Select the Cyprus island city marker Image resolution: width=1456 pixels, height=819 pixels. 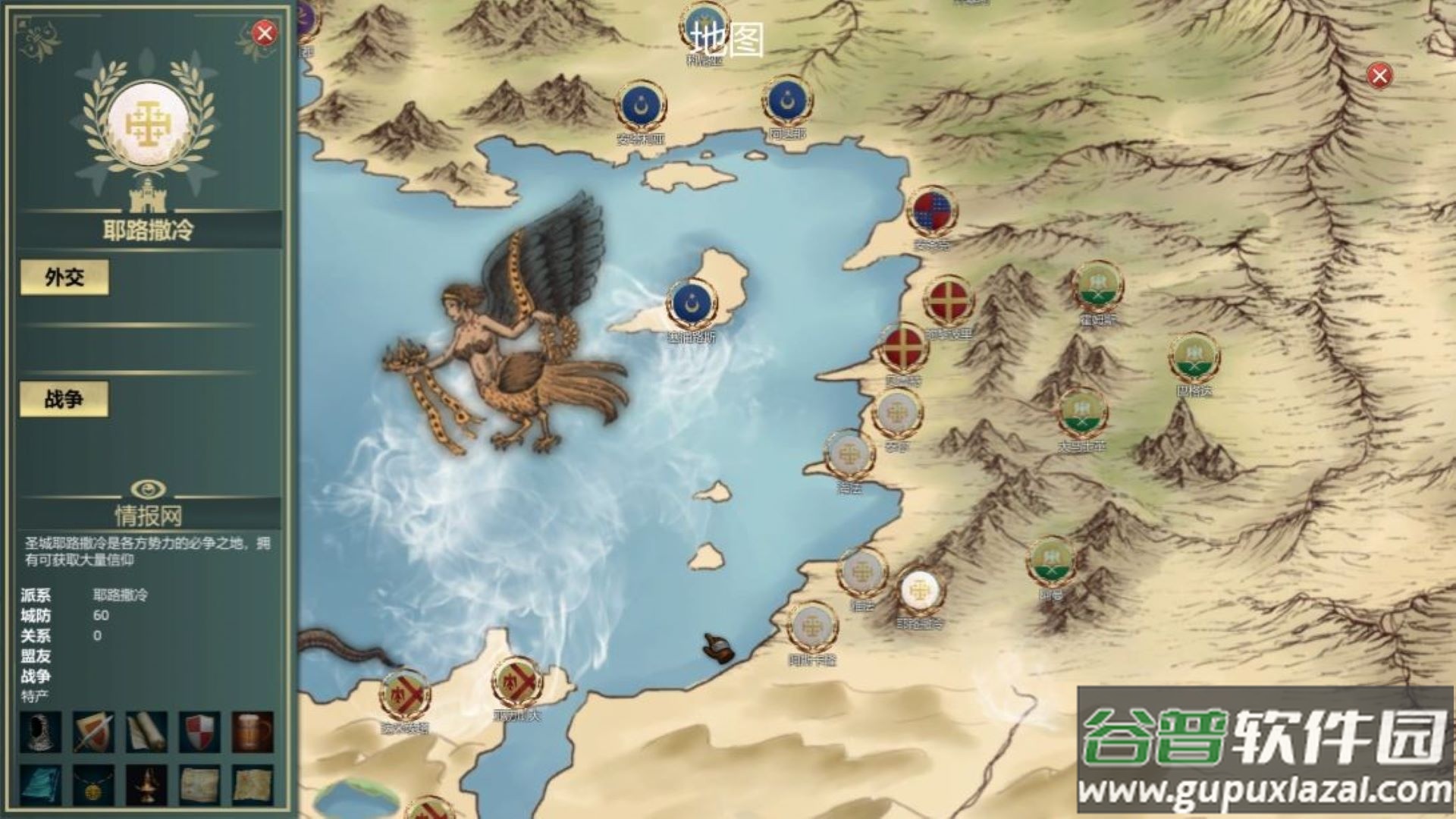pos(692,303)
